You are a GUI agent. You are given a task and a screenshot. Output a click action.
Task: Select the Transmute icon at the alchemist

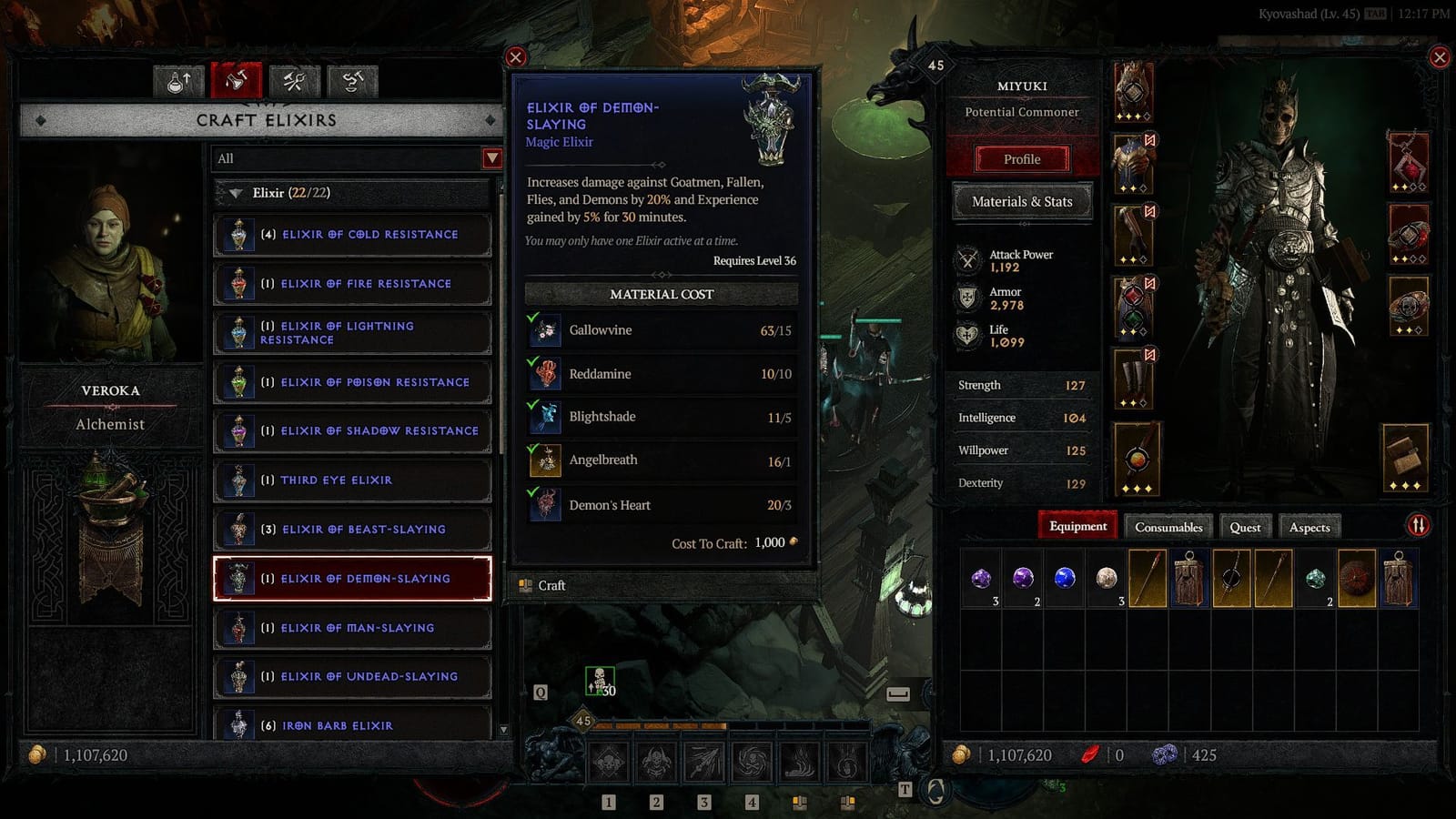(x=350, y=80)
